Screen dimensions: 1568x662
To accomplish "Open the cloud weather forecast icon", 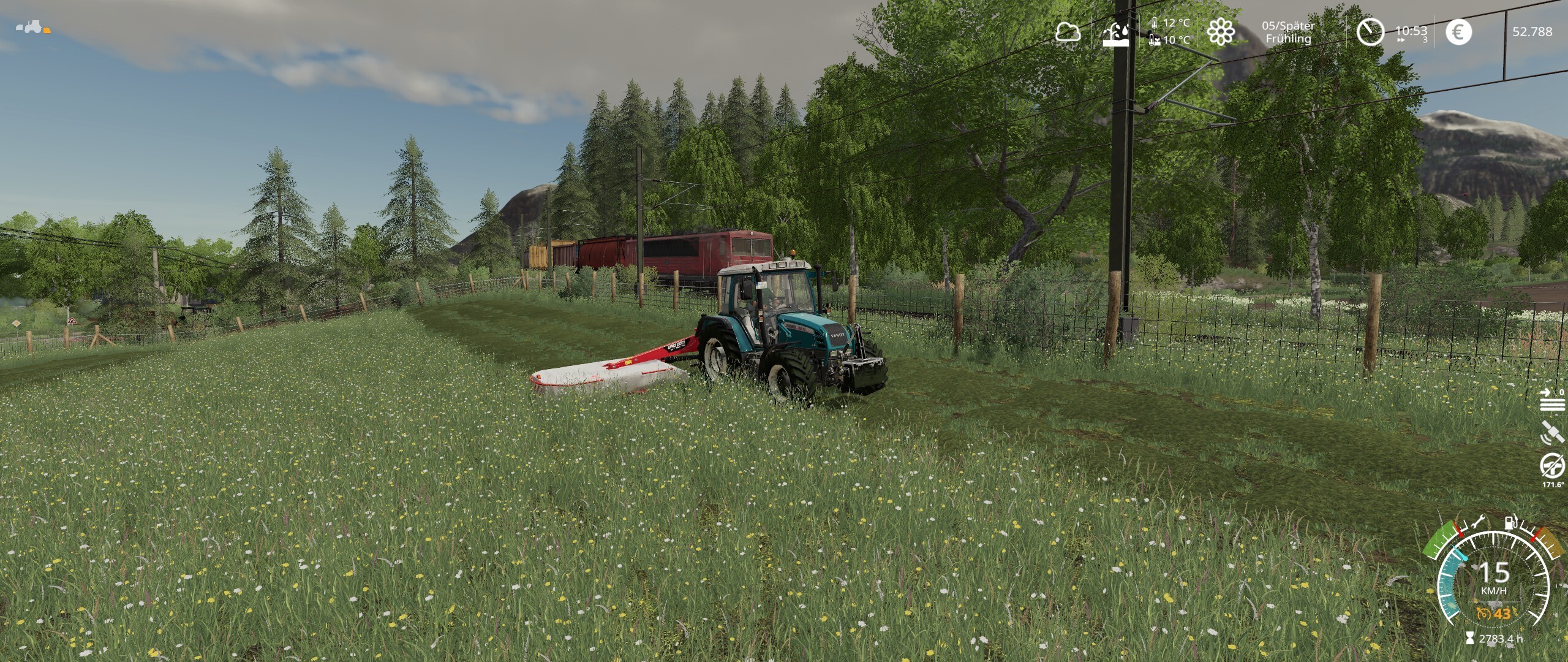I will tap(1068, 32).
